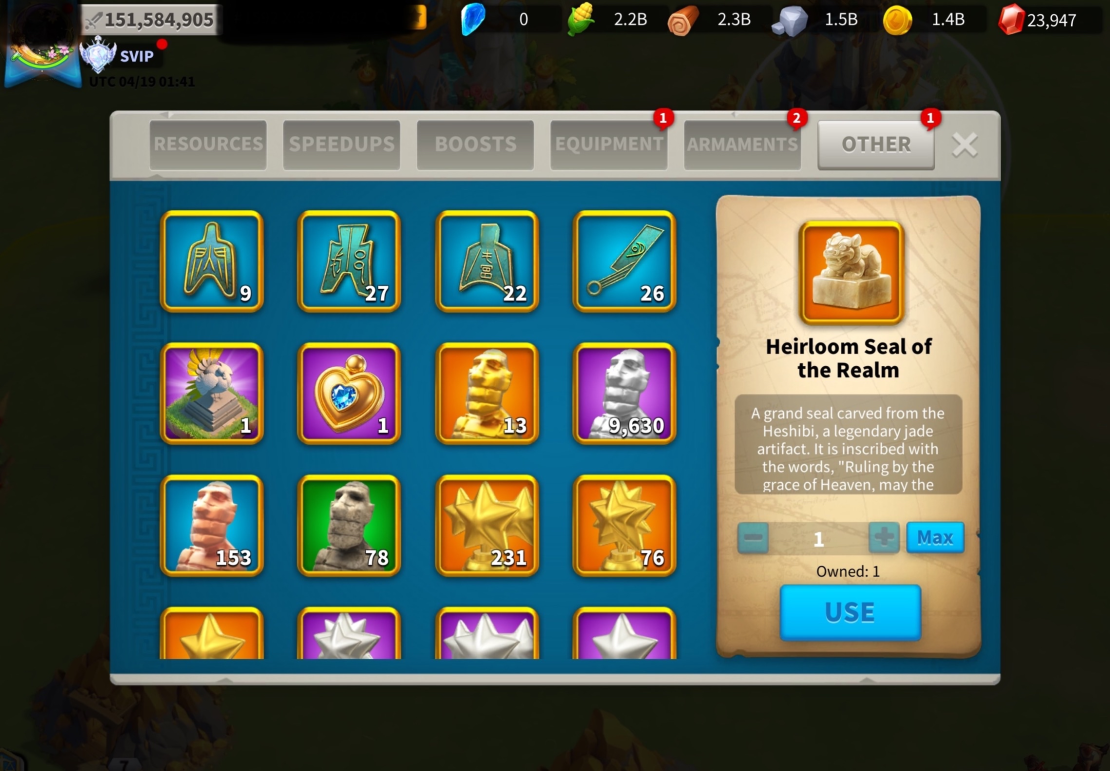Choose the silver sculpture with 9,630 count
The height and width of the screenshot is (771, 1110).
[x=624, y=393]
